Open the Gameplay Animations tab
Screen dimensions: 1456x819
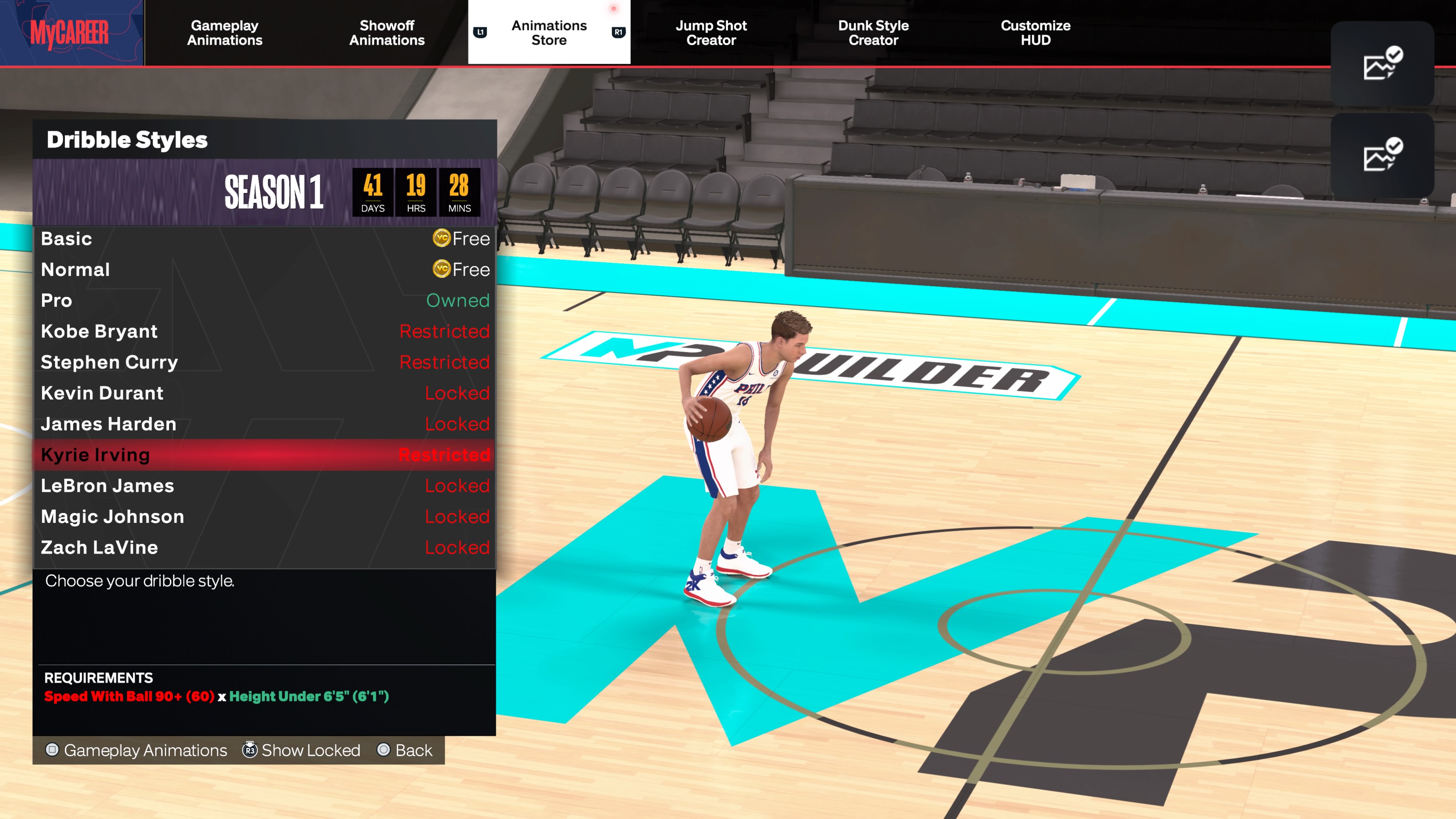pos(224,33)
